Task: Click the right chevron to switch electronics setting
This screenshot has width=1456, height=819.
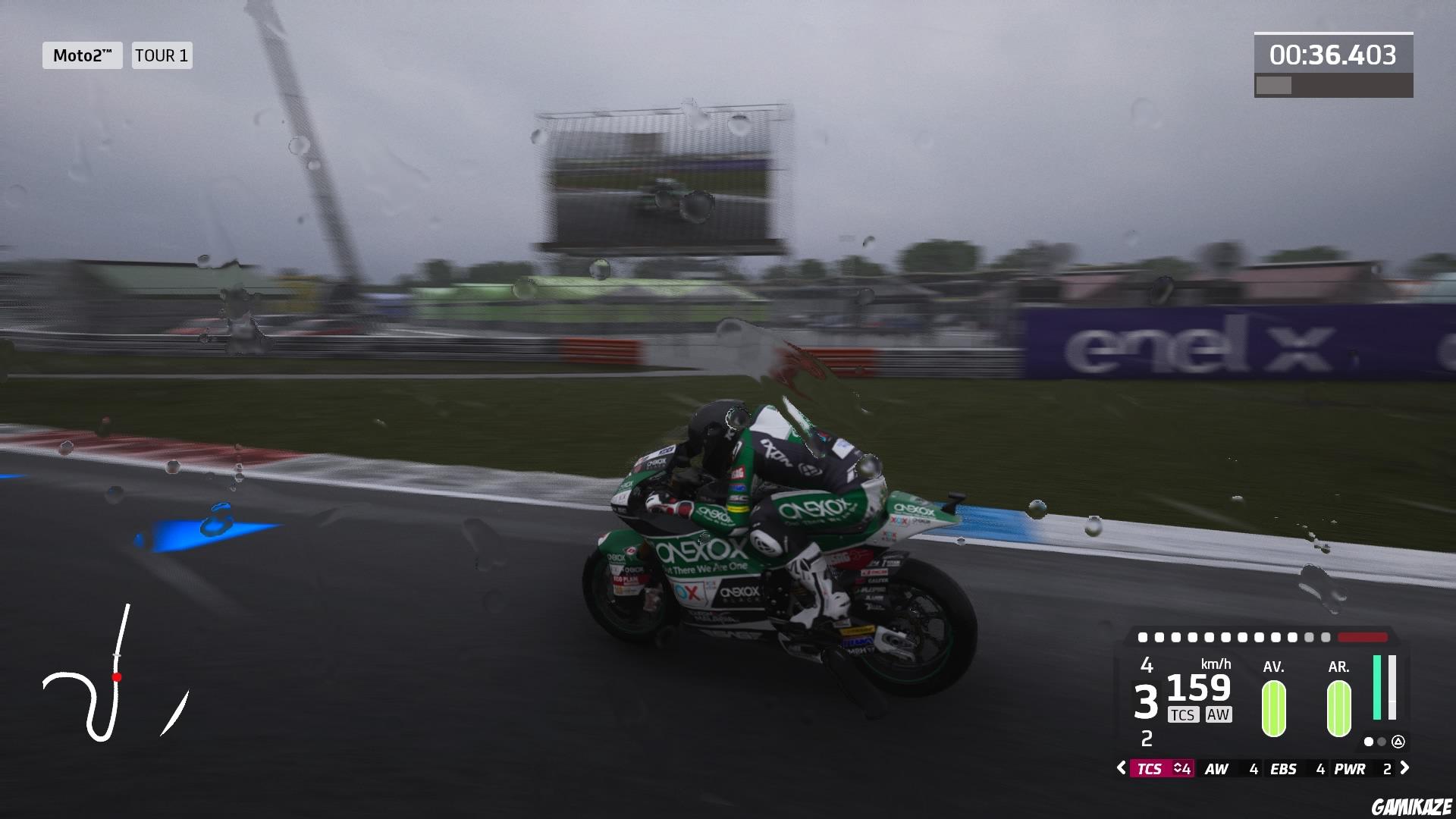Action: click(x=1404, y=767)
